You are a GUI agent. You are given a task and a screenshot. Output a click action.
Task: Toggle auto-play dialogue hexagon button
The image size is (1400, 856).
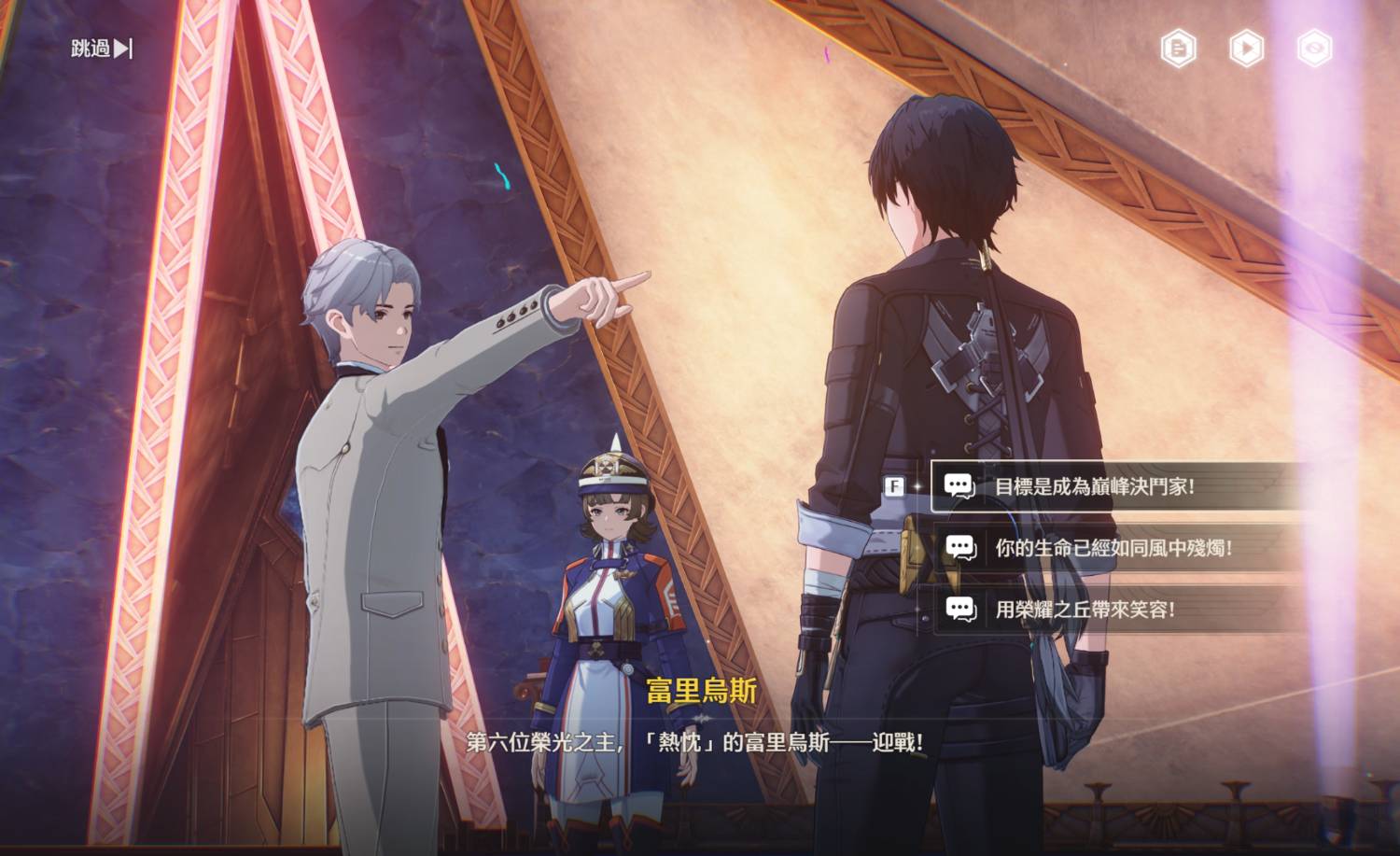point(1246,49)
